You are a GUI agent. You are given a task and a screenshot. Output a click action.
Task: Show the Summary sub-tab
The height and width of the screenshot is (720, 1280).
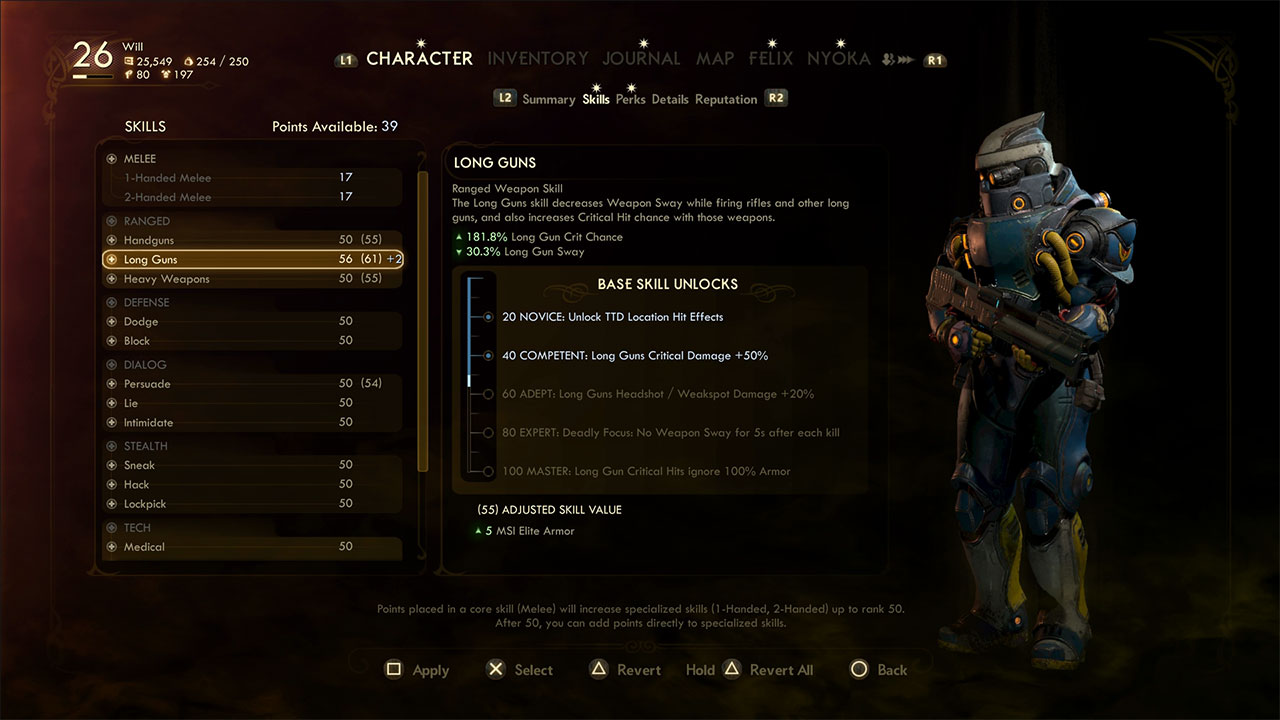coord(548,100)
